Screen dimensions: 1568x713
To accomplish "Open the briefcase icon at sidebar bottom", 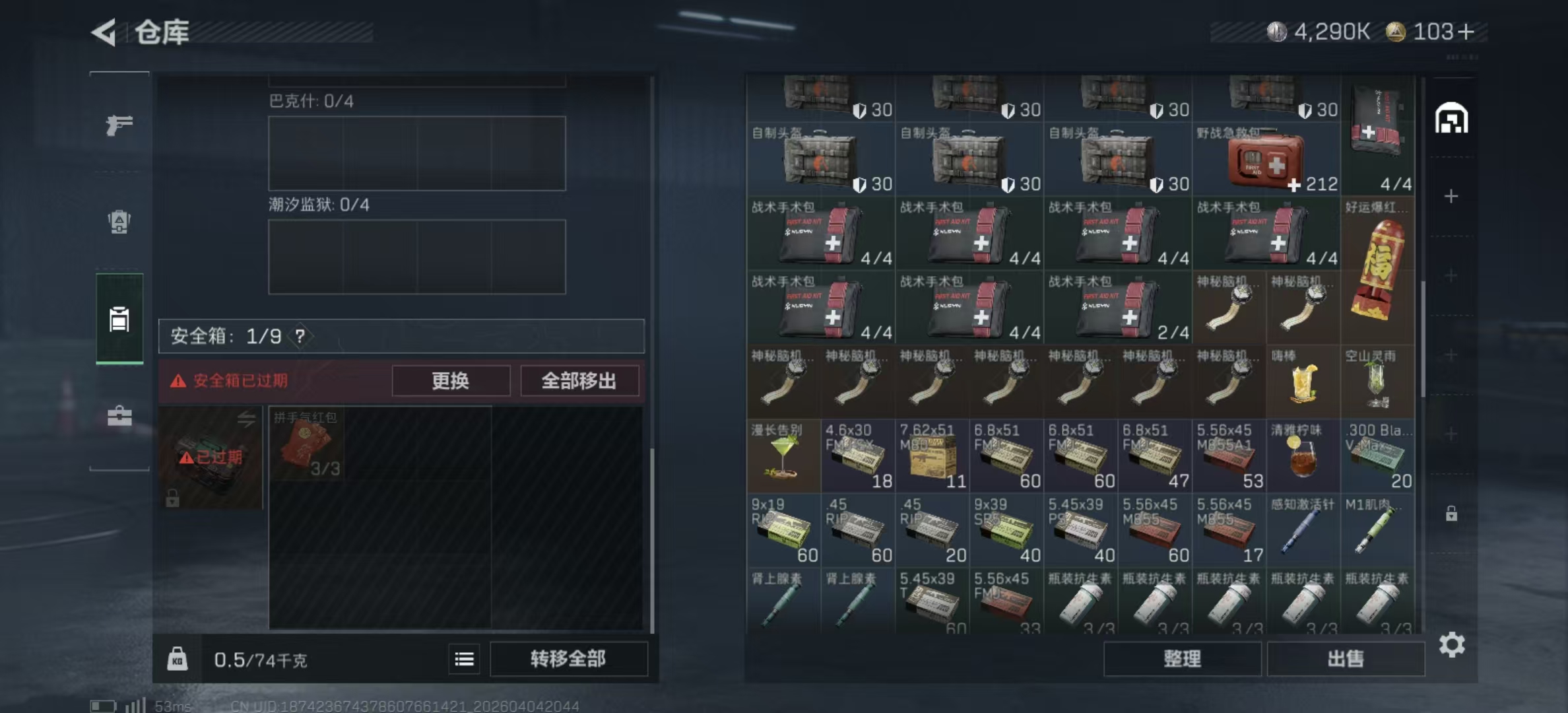I will [119, 416].
